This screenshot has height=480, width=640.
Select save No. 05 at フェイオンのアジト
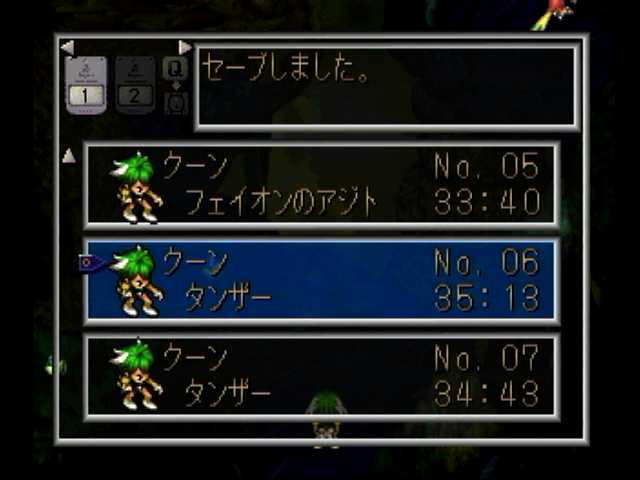click(321, 185)
